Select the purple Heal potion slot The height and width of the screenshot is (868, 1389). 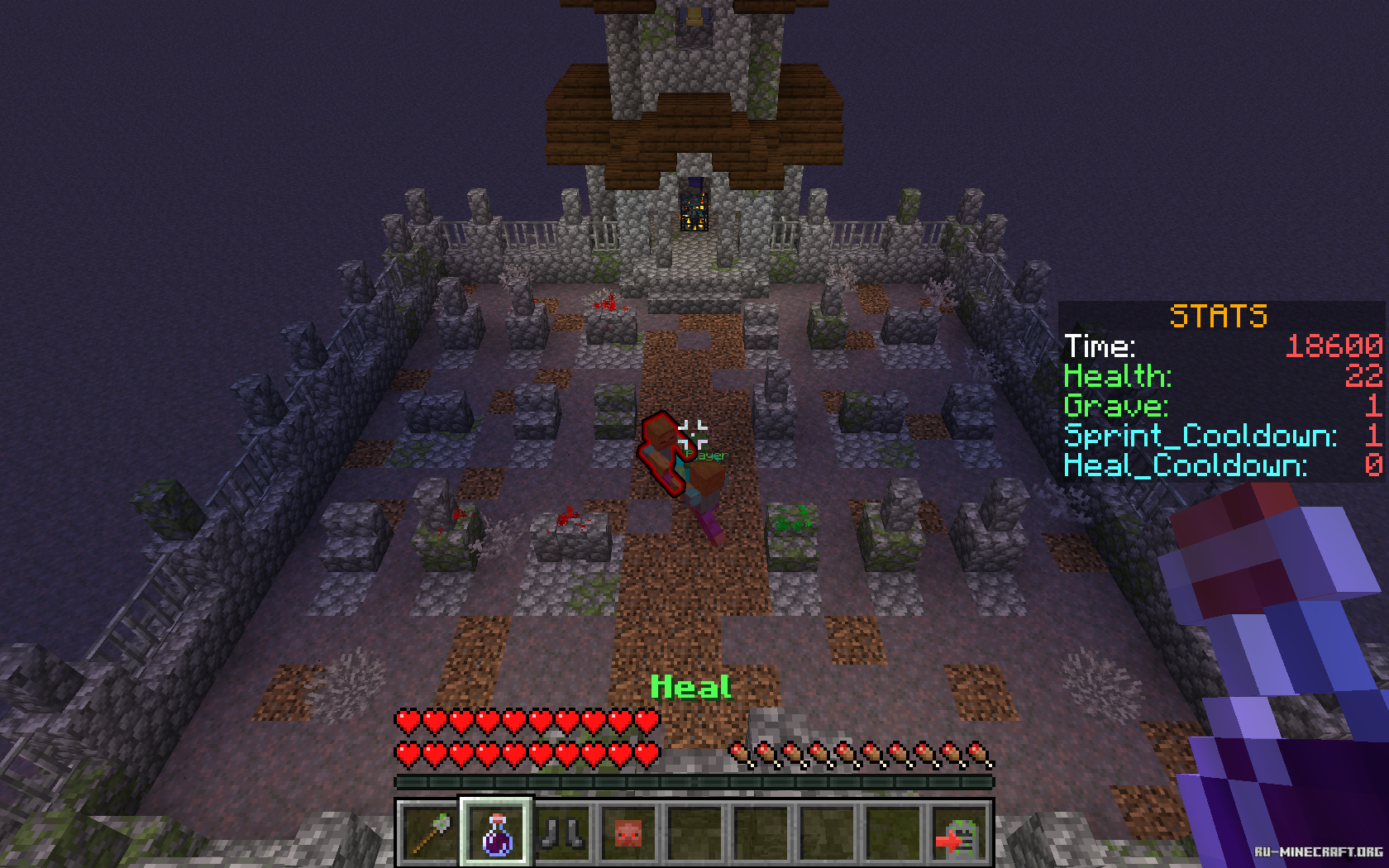point(496,832)
